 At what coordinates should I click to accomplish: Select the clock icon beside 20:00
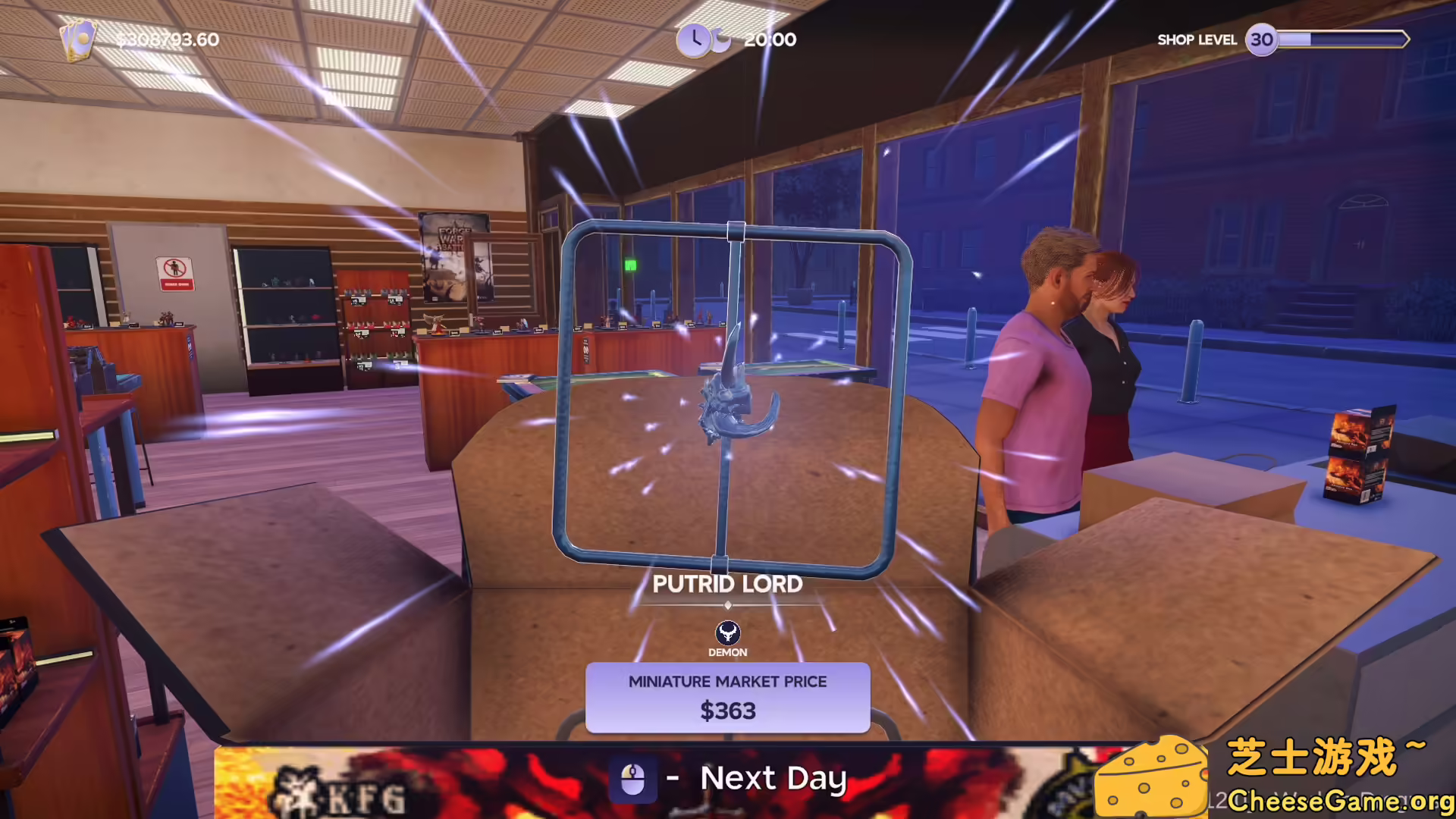(695, 39)
